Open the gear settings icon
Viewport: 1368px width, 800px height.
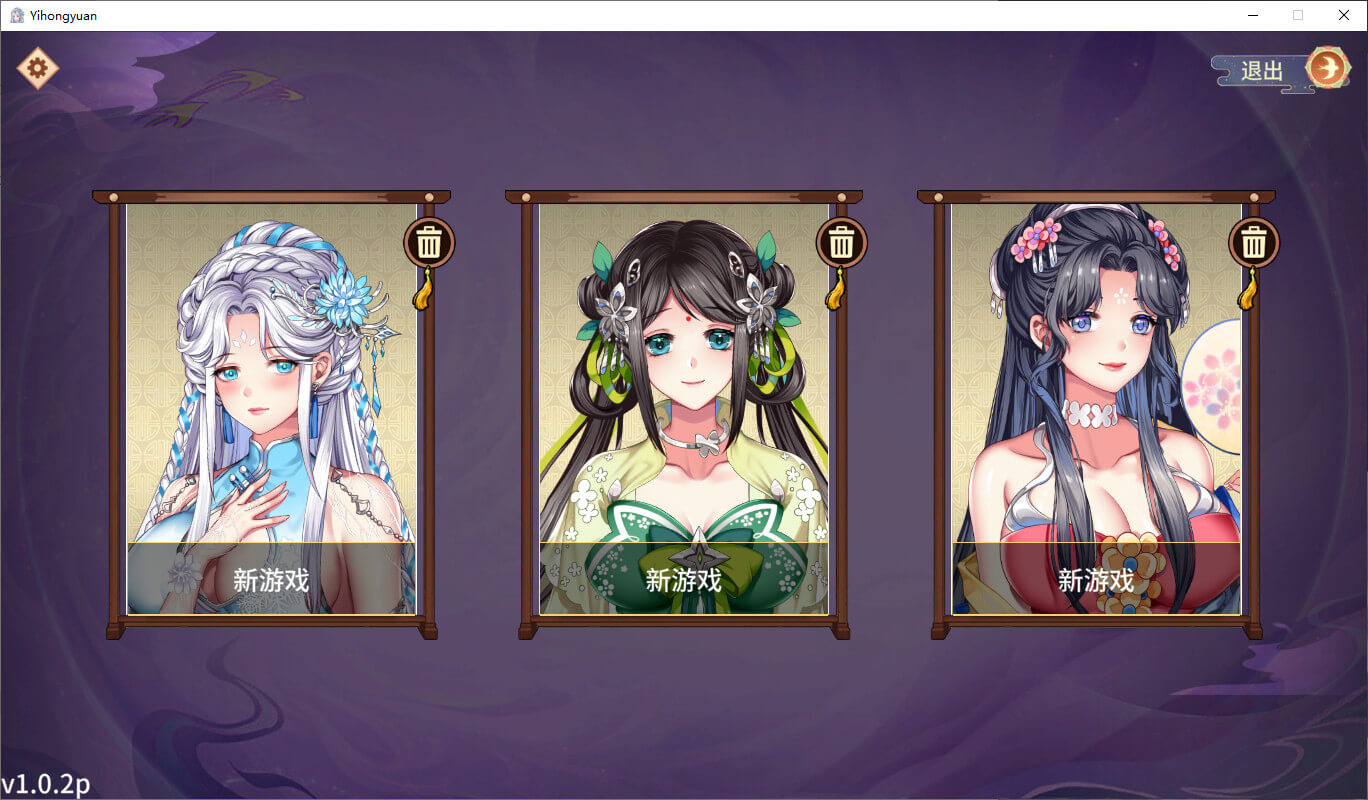tap(38, 68)
